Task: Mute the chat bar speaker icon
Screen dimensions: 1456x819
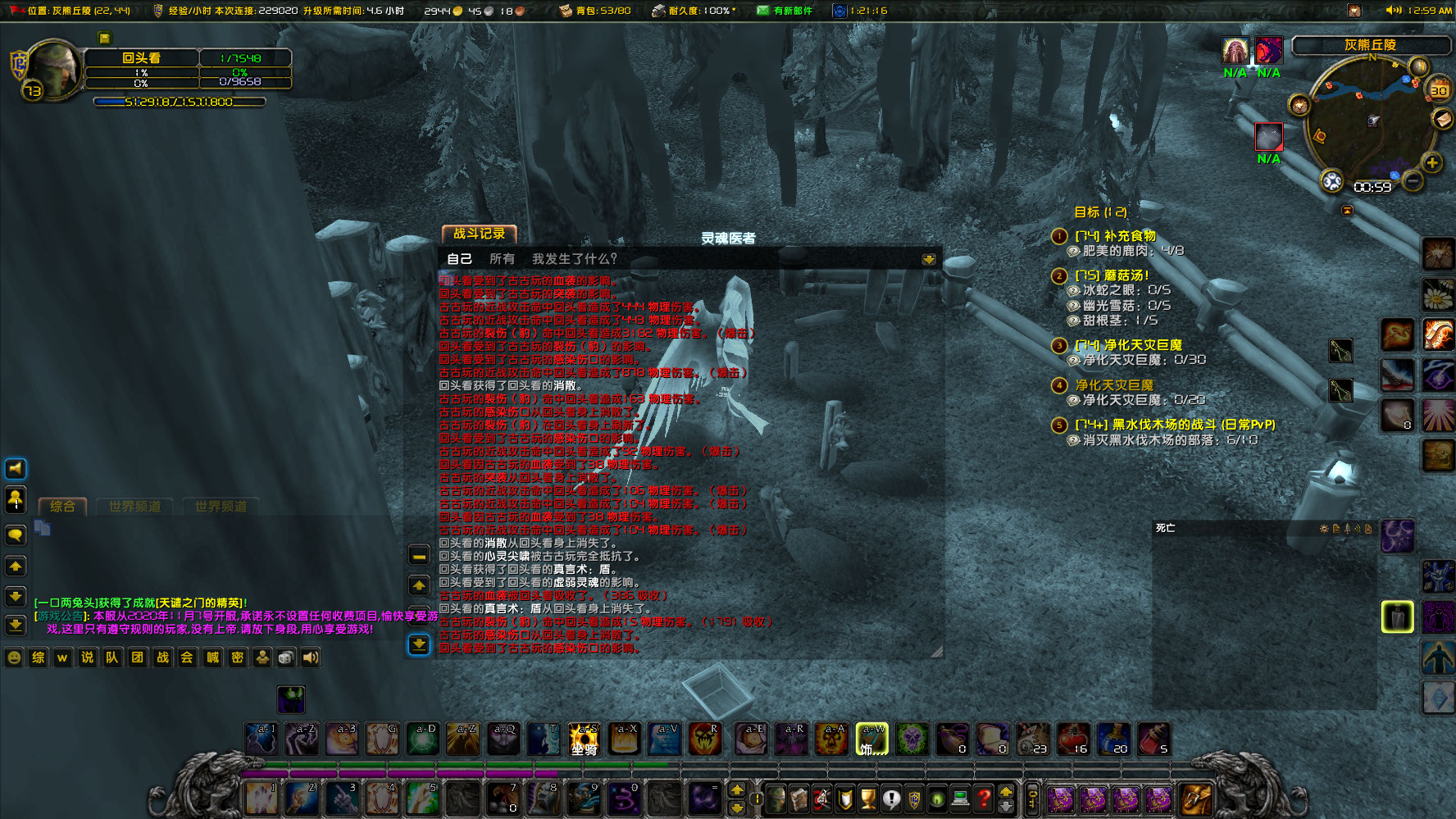Action: pyautogui.click(x=310, y=657)
